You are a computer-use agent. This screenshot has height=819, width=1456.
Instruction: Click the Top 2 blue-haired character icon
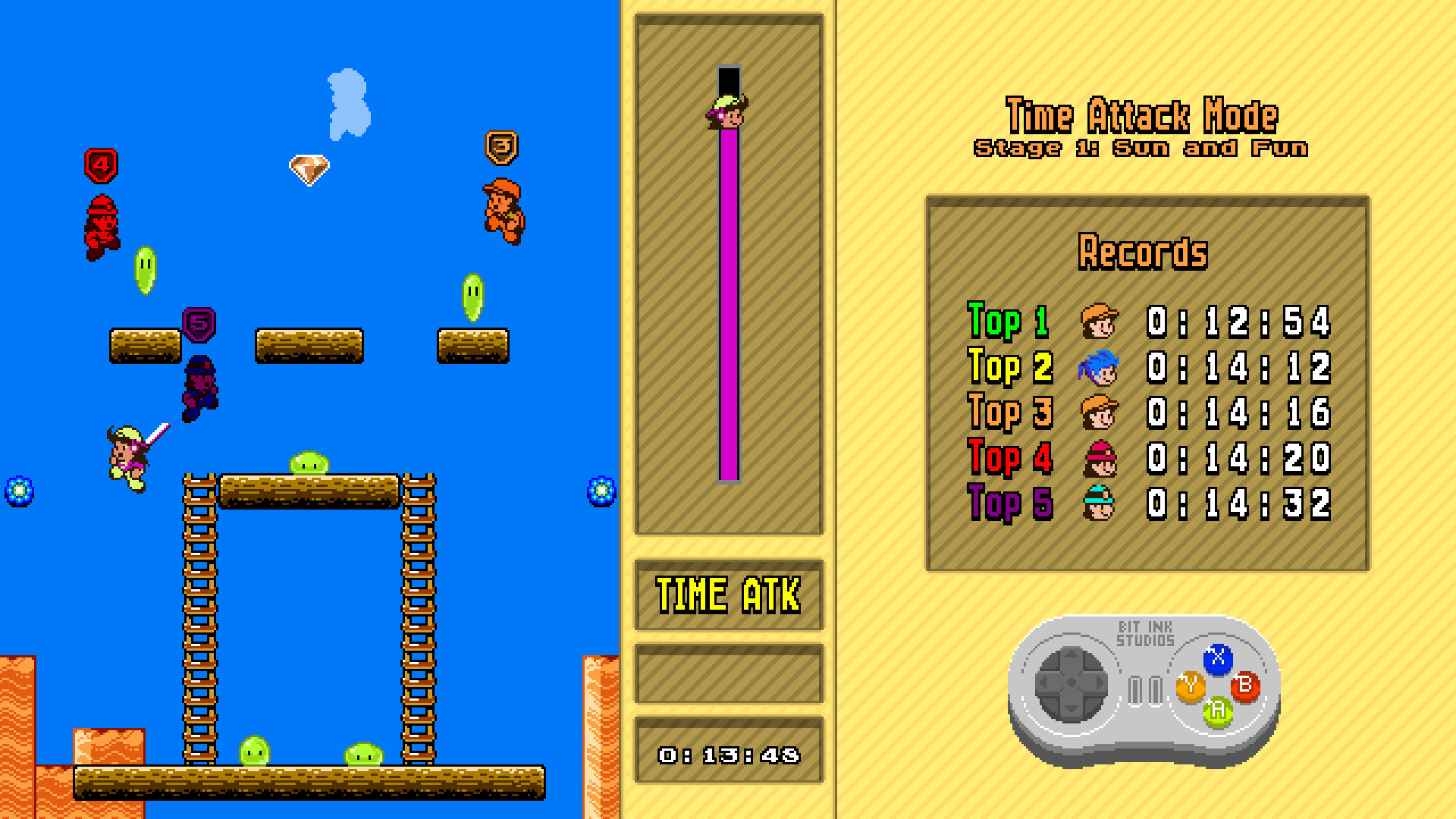(1100, 367)
